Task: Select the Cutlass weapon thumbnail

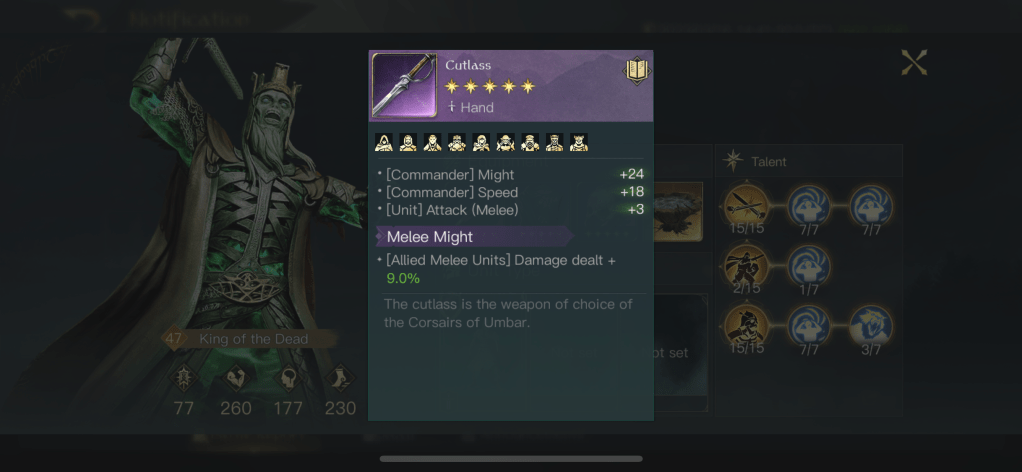Action: coord(404,85)
